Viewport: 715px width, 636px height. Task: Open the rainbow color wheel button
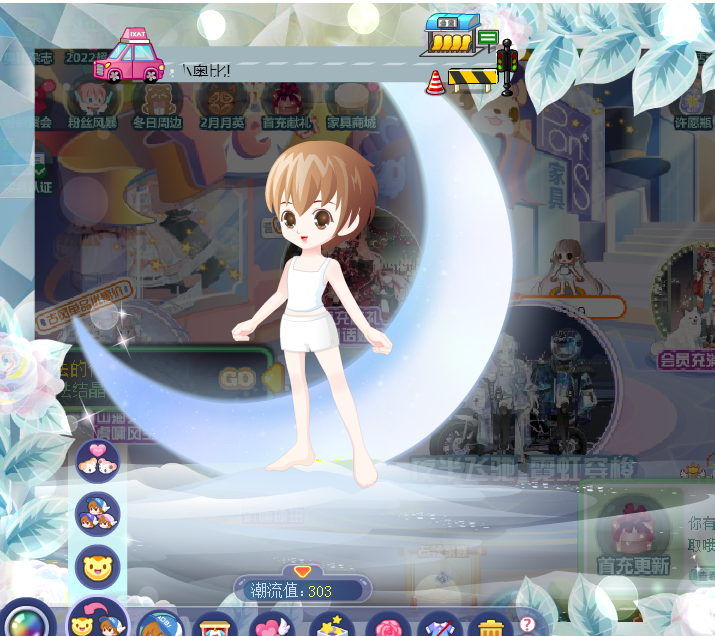coord(29,621)
